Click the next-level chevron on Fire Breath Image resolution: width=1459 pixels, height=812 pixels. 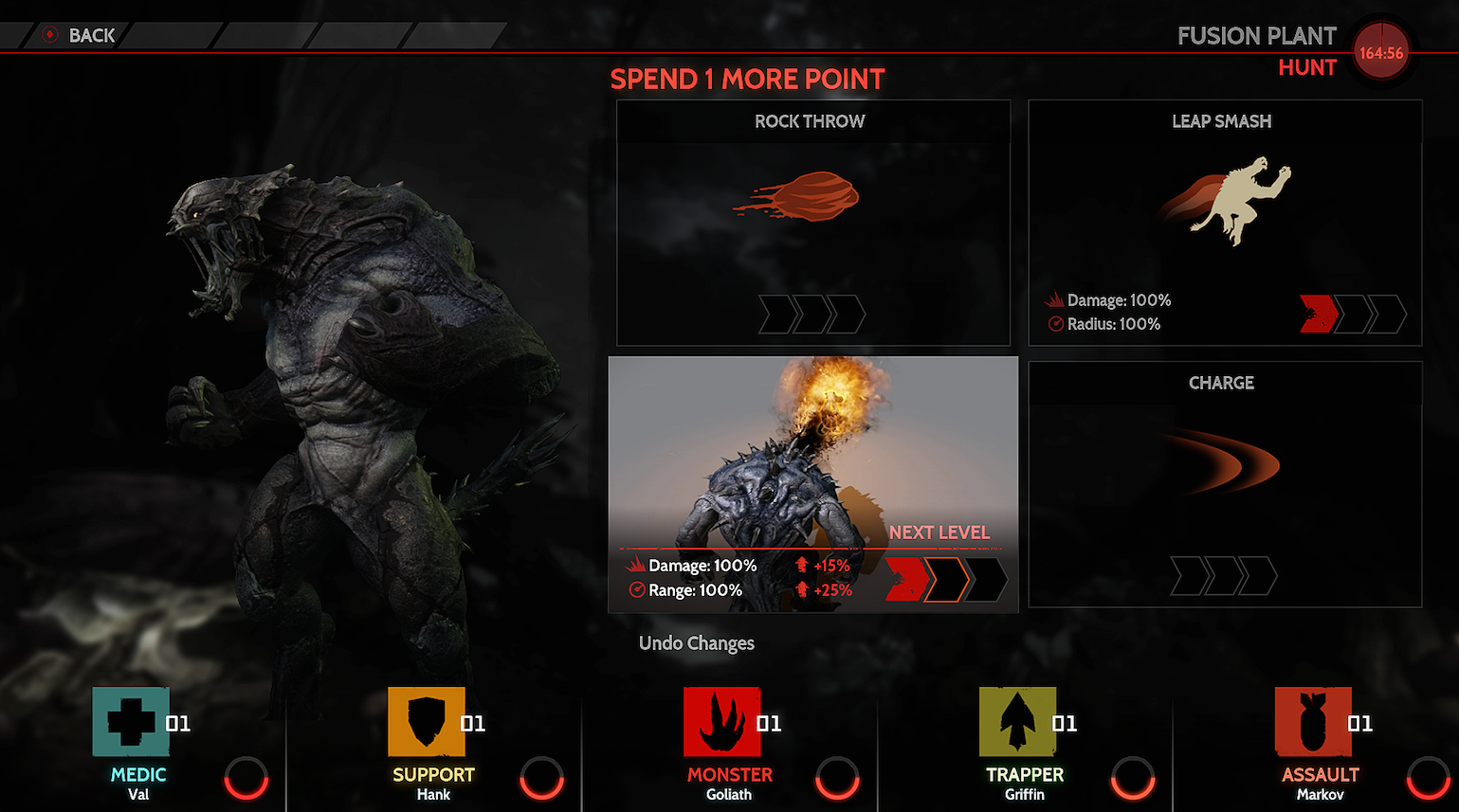click(948, 577)
